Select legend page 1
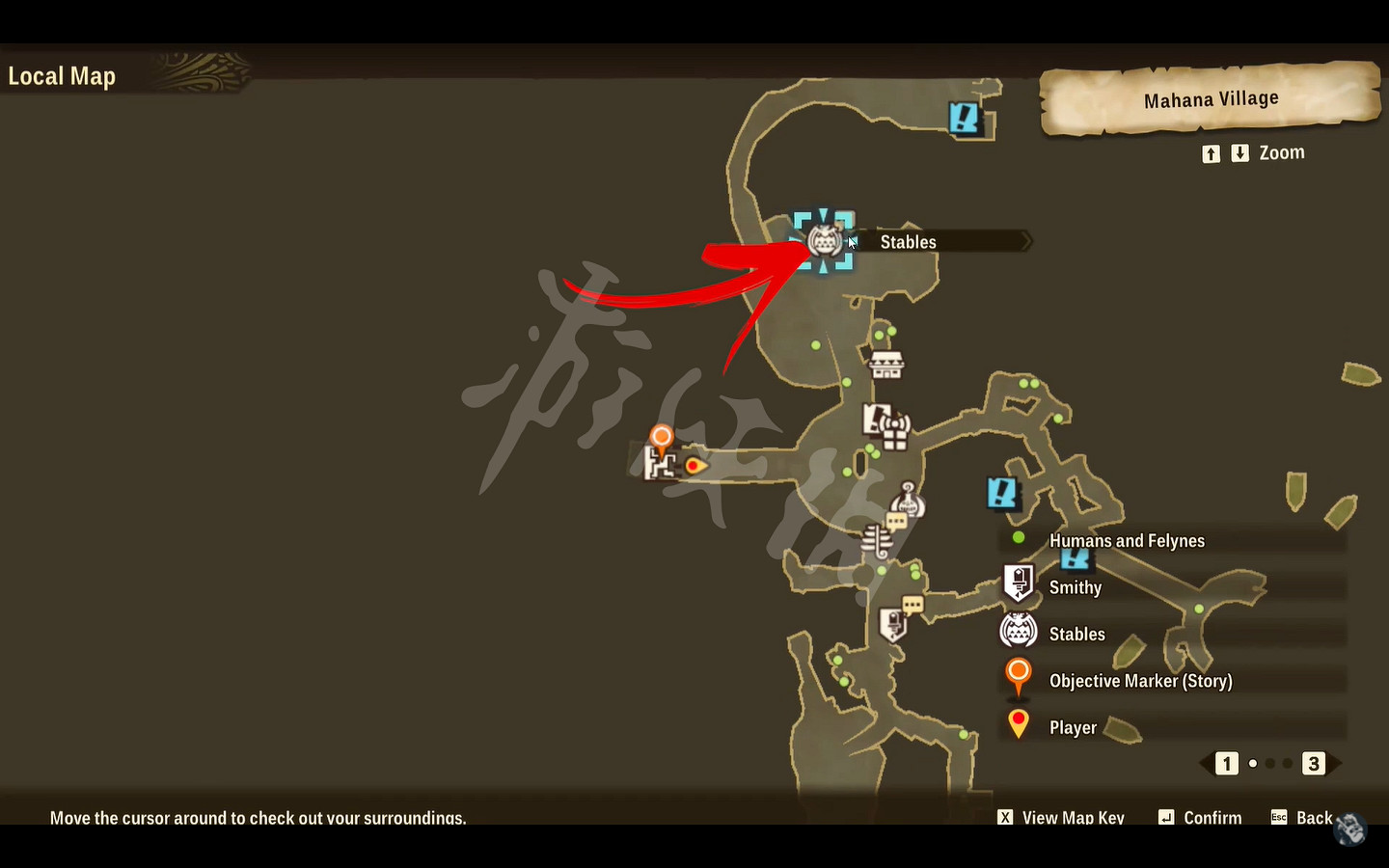This screenshot has width=1389, height=868. coord(1226,764)
